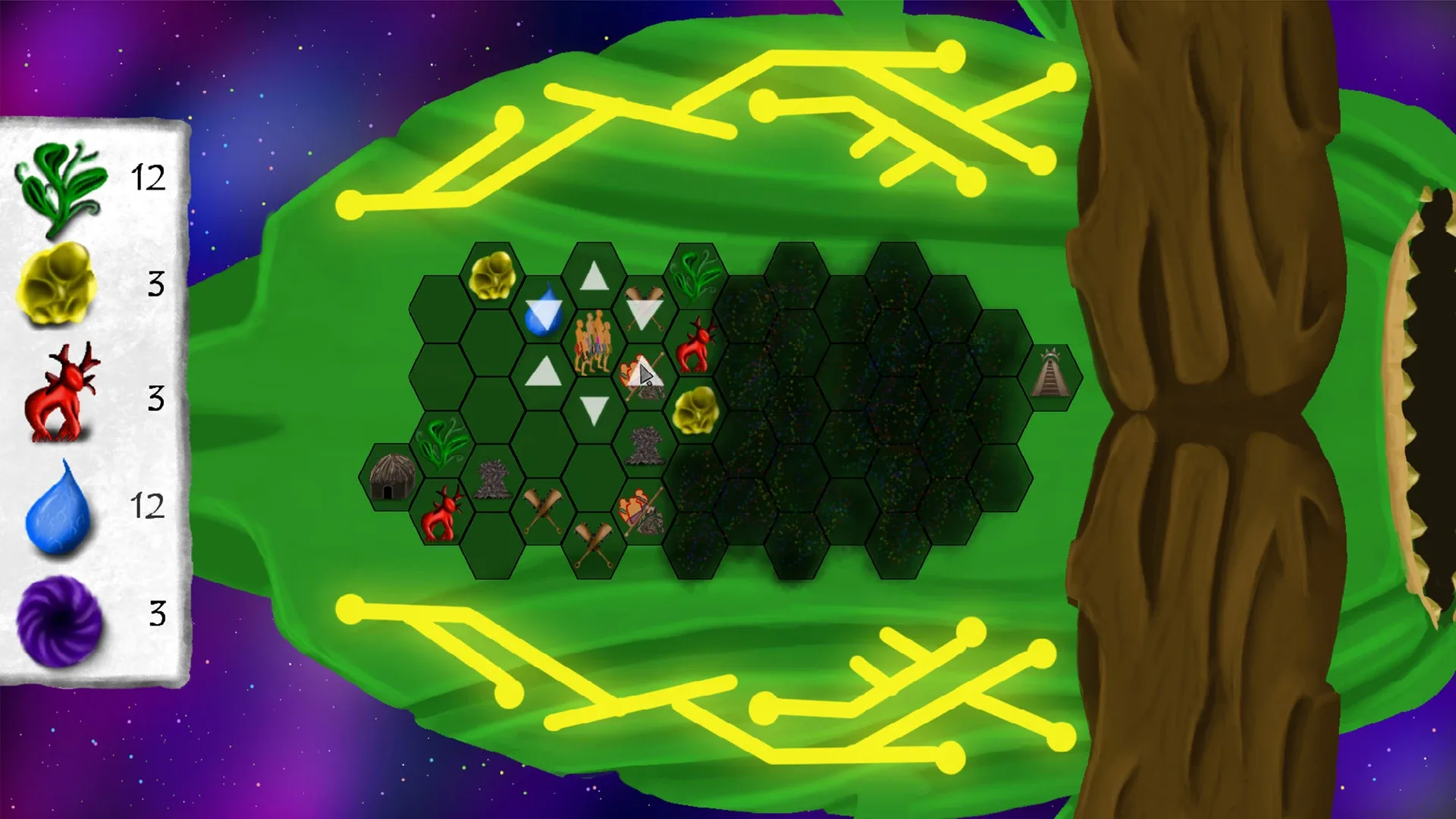
Task: Click the green plant hex near the hut
Action: pyautogui.click(x=440, y=444)
